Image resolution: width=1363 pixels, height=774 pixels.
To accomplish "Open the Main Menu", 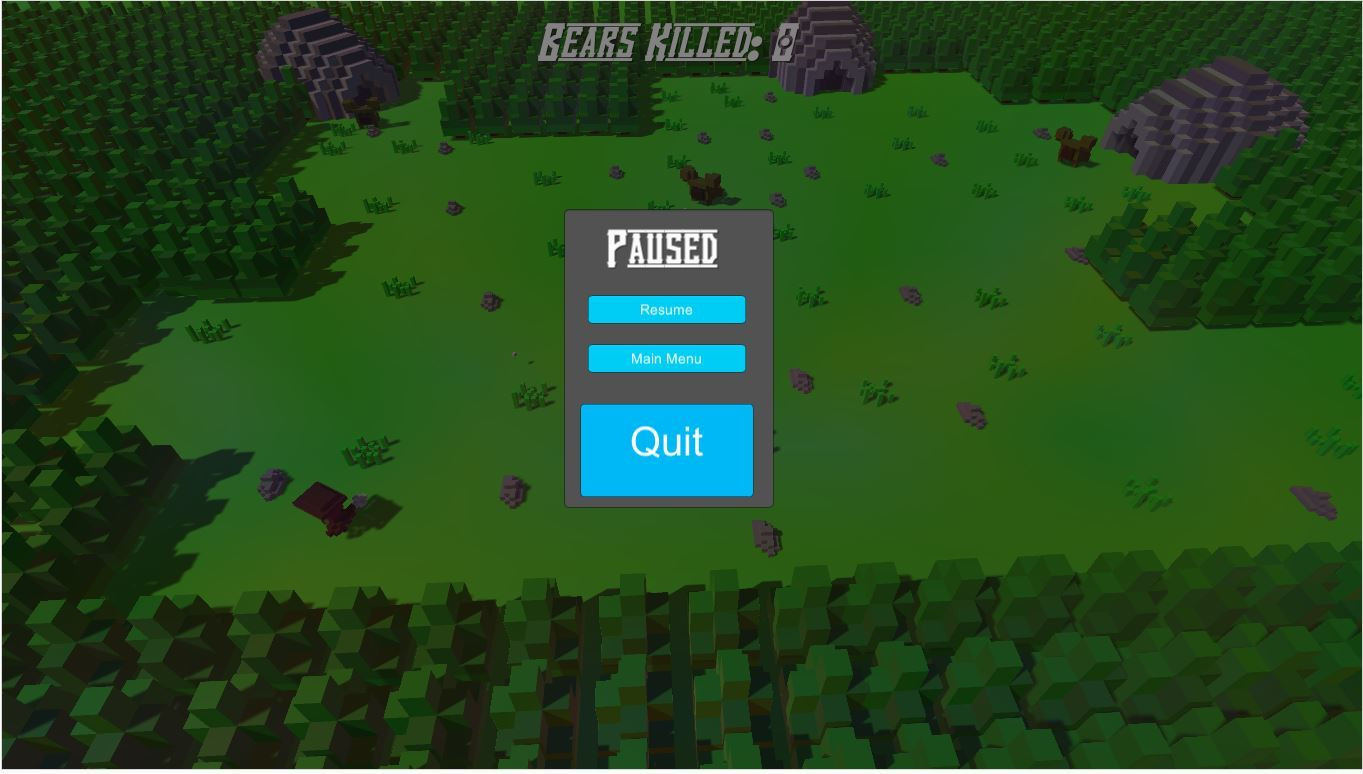I will 666,358.
